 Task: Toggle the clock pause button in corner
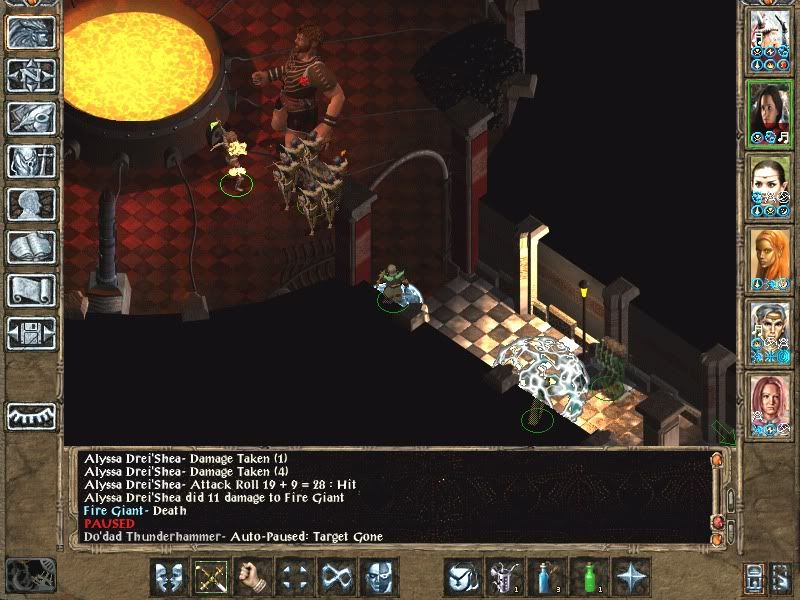coord(29,575)
